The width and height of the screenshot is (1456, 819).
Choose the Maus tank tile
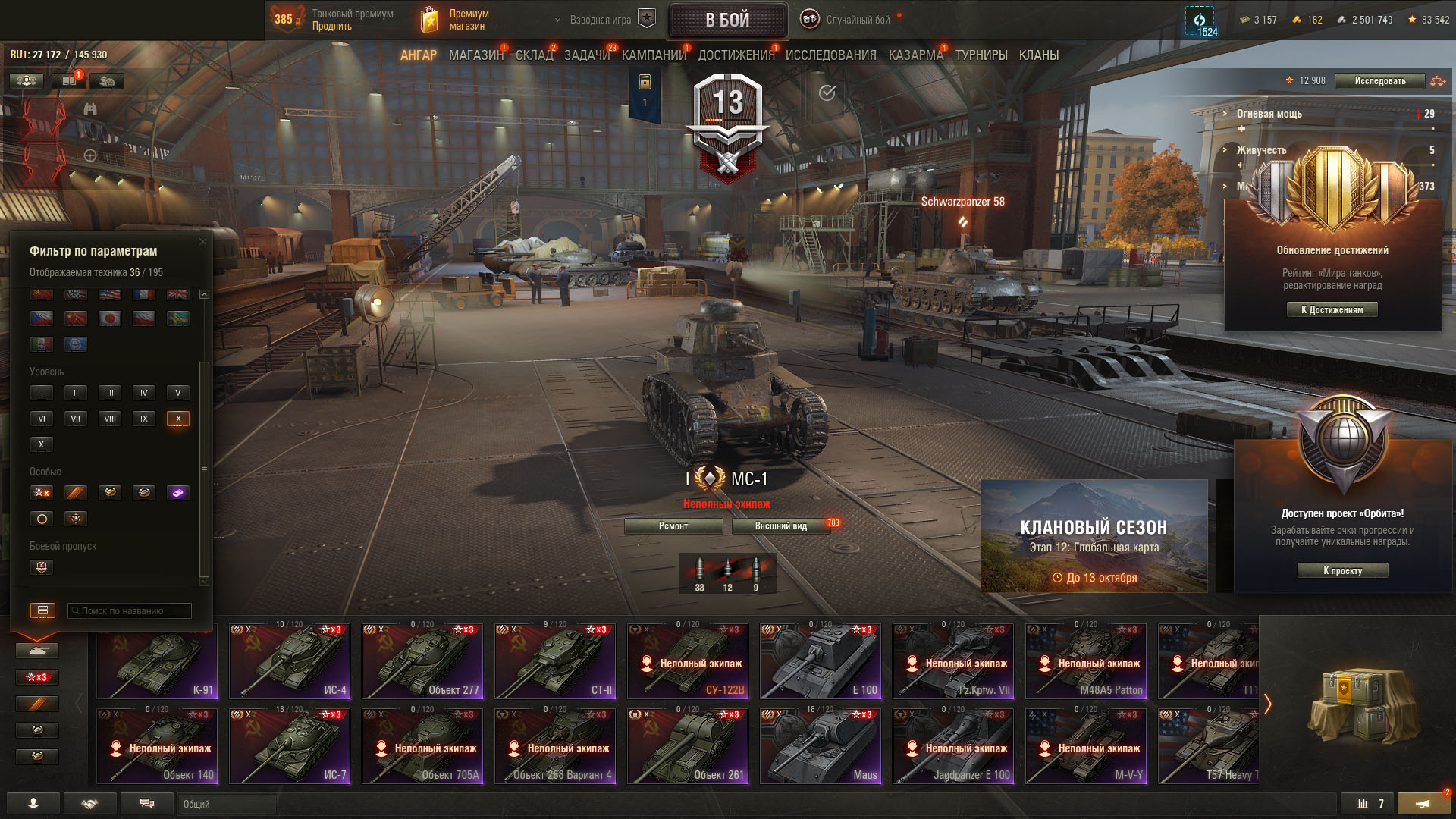[821, 746]
